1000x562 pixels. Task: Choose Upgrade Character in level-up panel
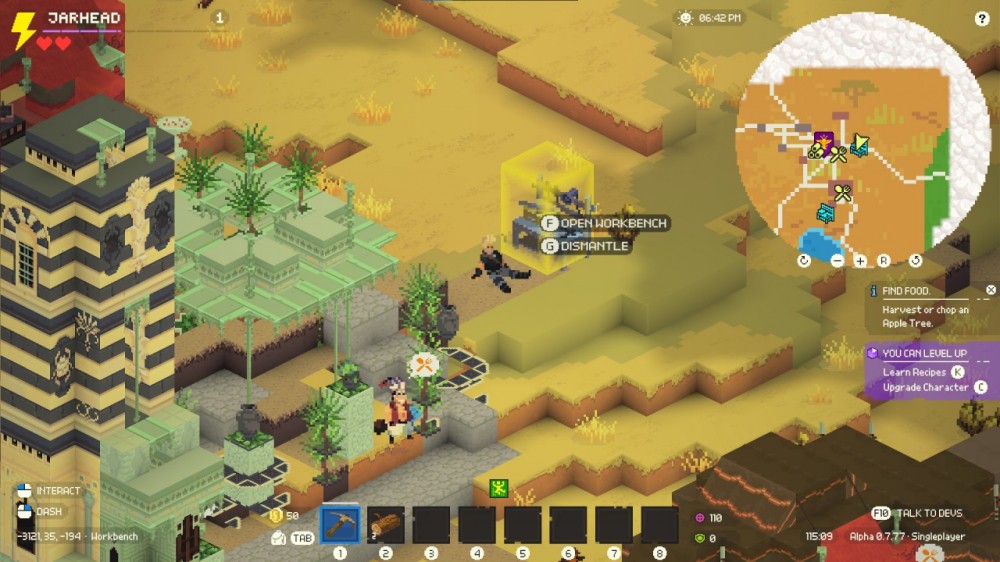tap(925, 387)
